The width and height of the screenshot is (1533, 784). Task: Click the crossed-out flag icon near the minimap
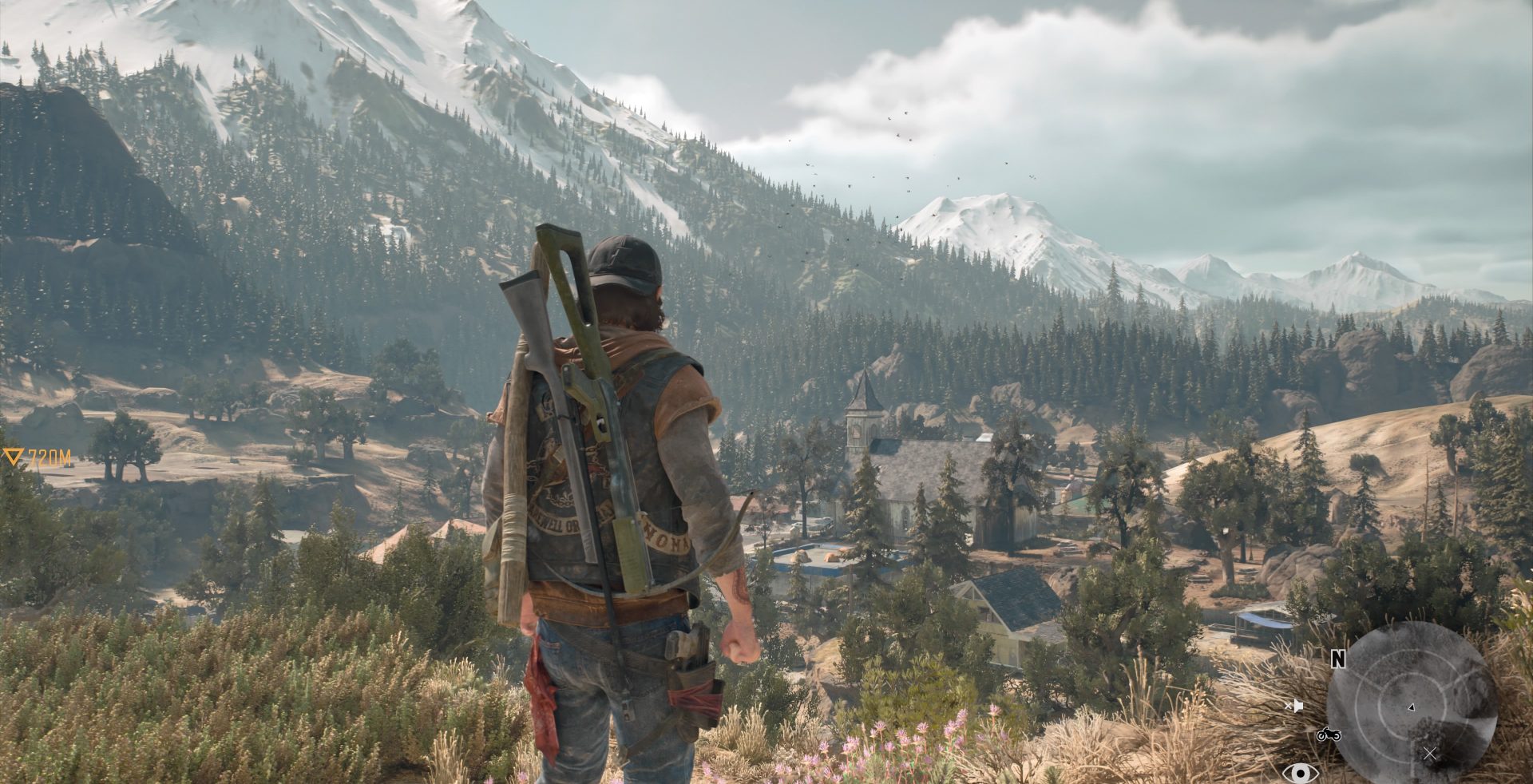(x=1294, y=706)
